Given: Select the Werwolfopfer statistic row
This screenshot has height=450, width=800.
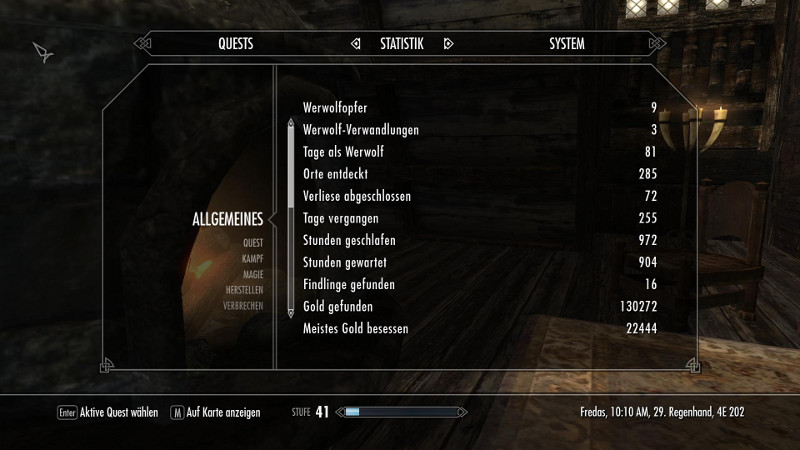Looking at the screenshot, I should pyautogui.click(x=480, y=108).
